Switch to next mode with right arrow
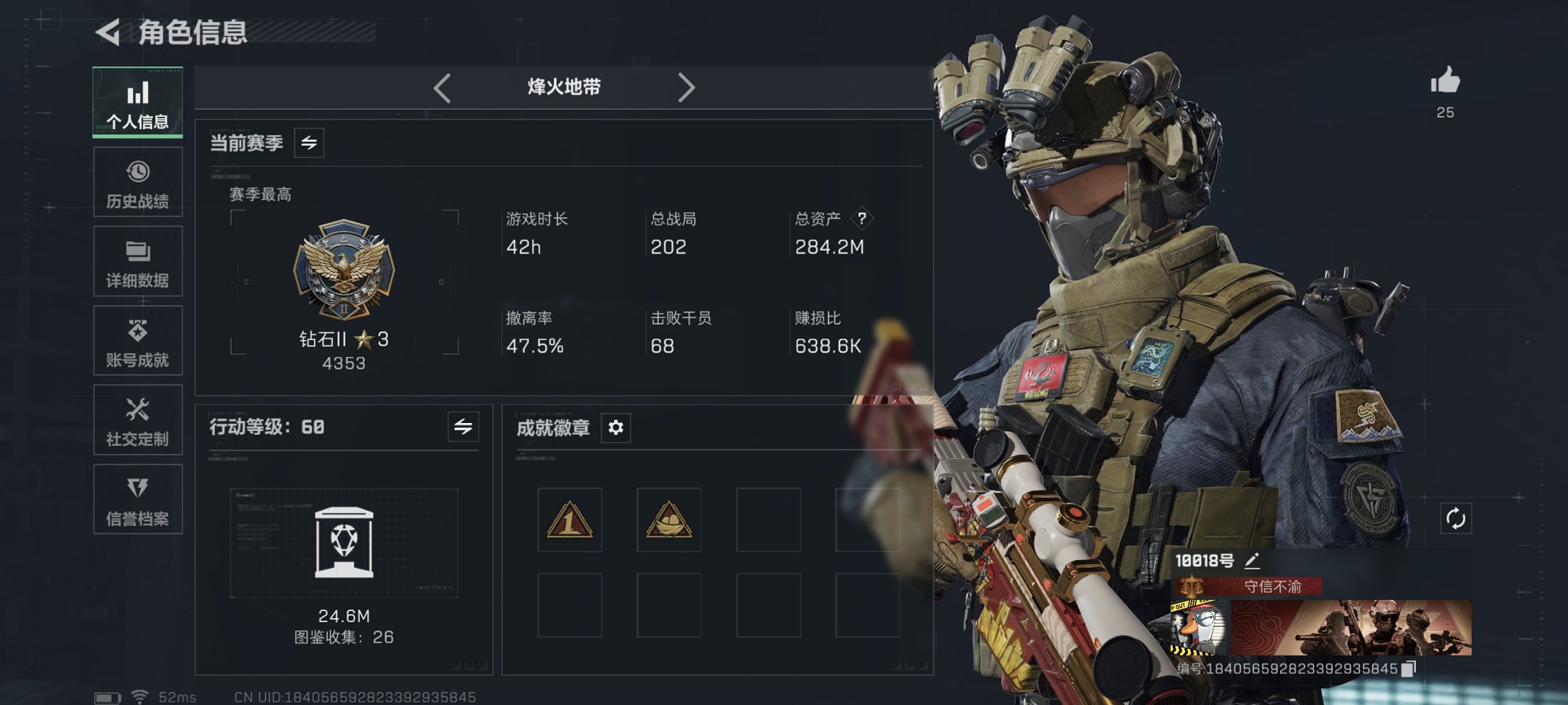 pyautogui.click(x=687, y=86)
